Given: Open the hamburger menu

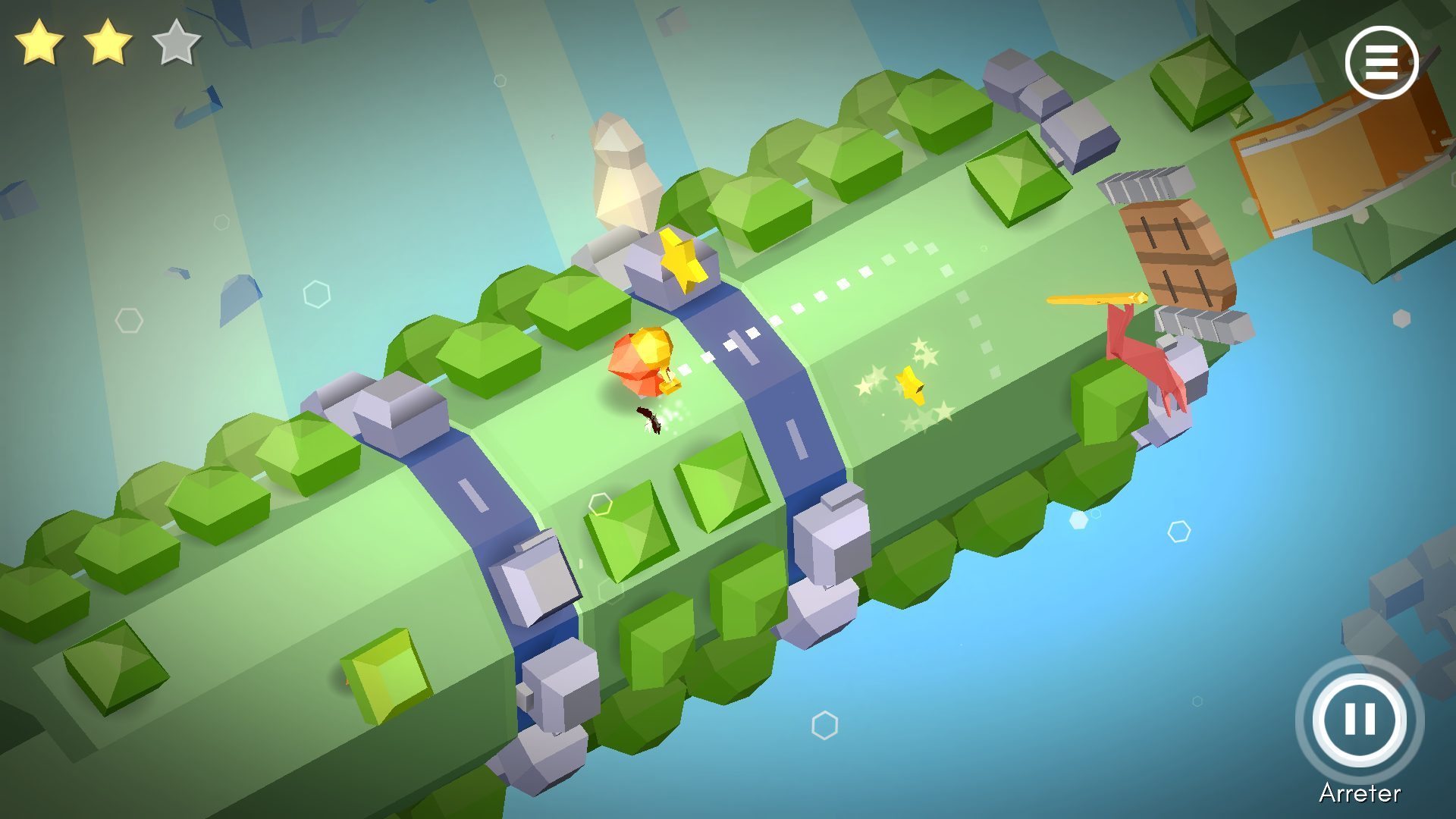Looking at the screenshot, I should 1381,62.
